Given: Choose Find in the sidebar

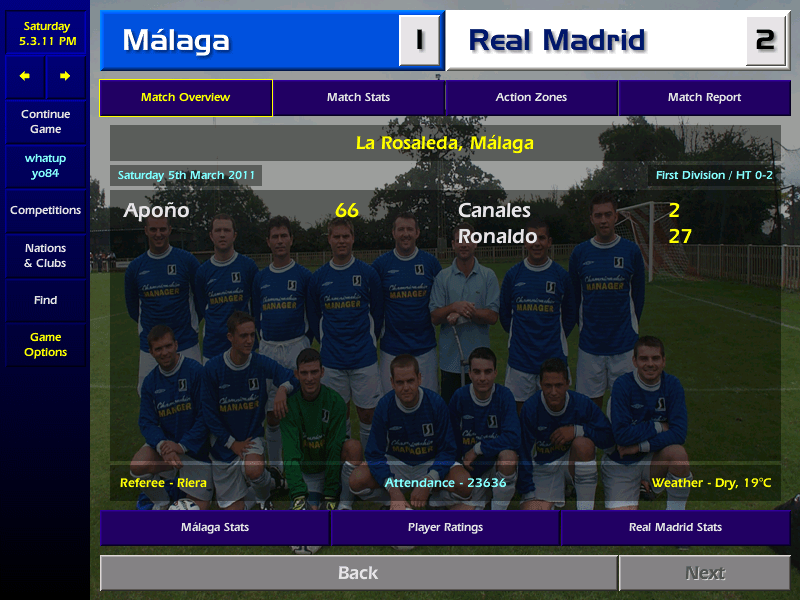Looking at the screenshot, I should pyautogui.click(x=45, y=300).
